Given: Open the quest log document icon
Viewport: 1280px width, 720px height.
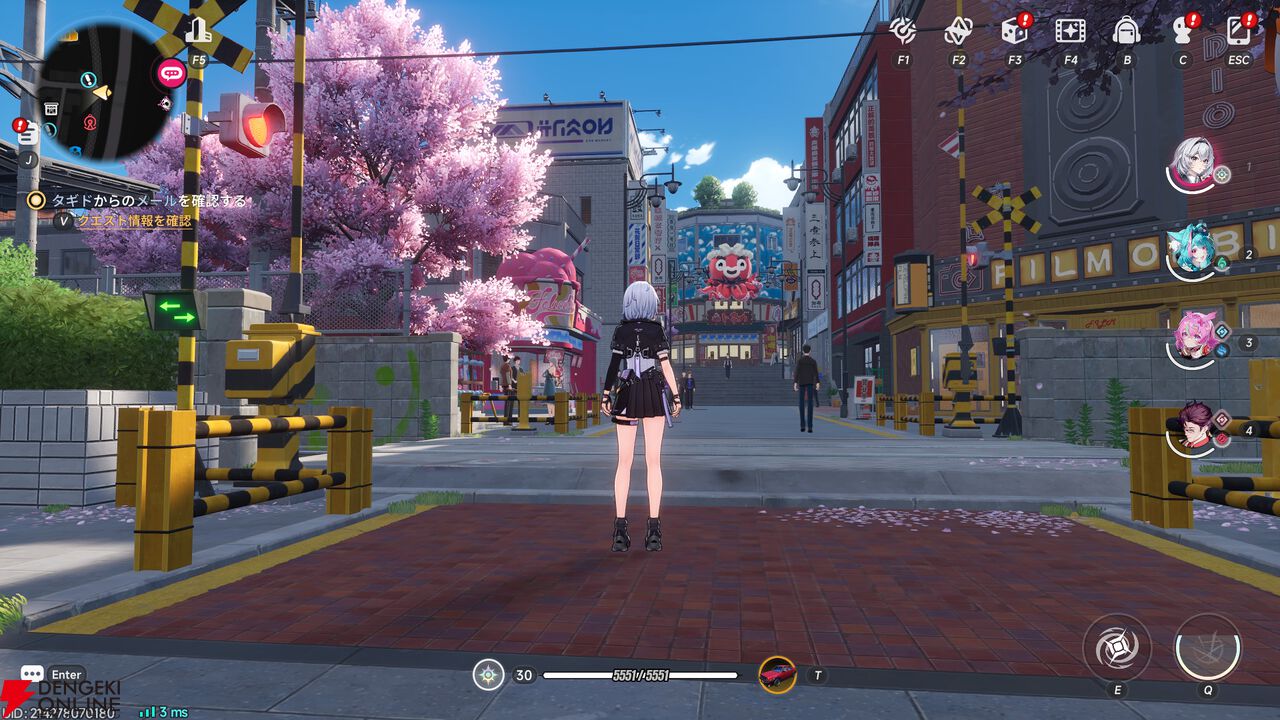Looking at the screenshot, I should point(28,133).
